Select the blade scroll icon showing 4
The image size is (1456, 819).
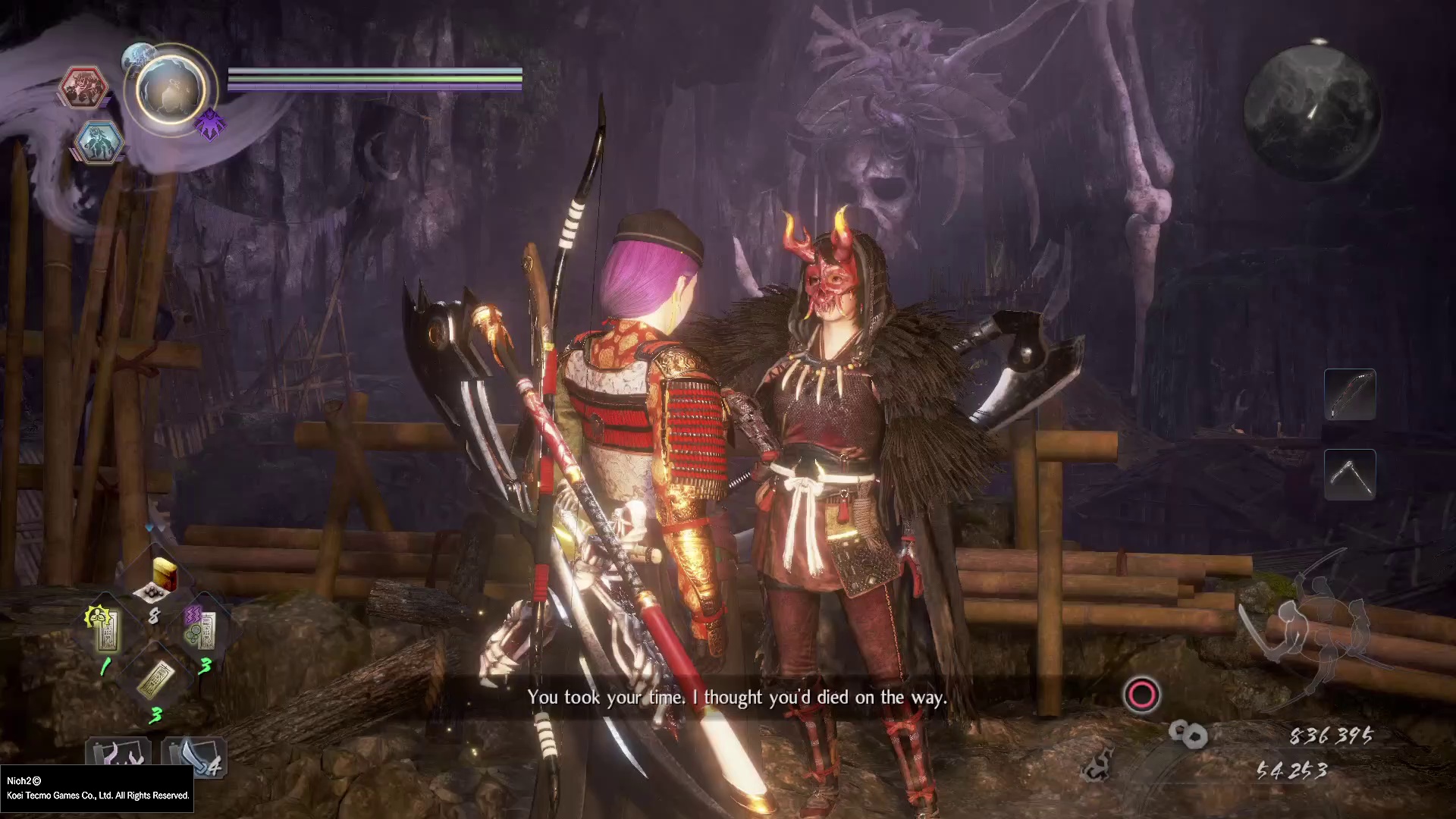(194, 755)
